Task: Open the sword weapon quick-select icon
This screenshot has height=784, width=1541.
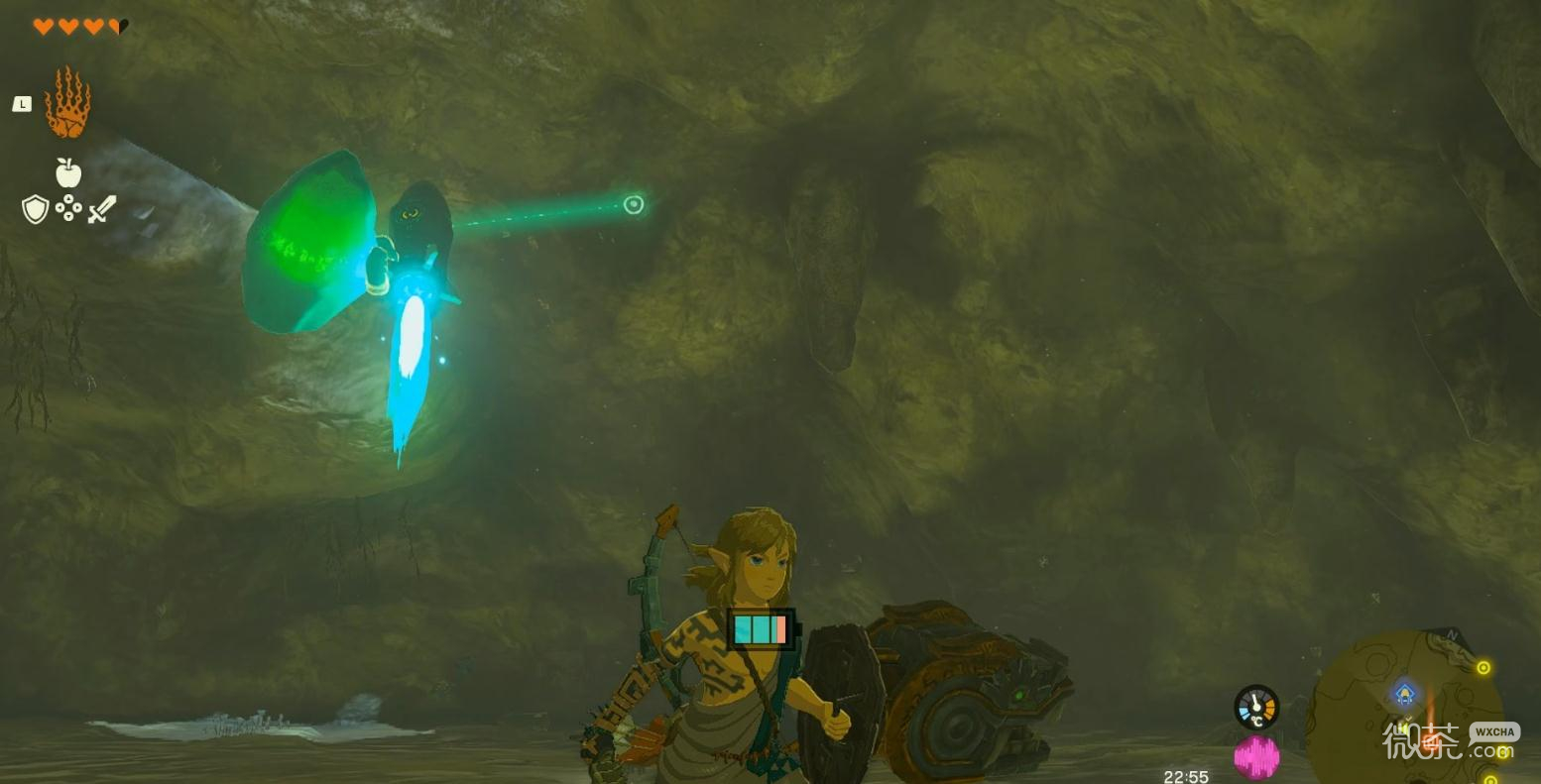Action: tap(101, 209)
